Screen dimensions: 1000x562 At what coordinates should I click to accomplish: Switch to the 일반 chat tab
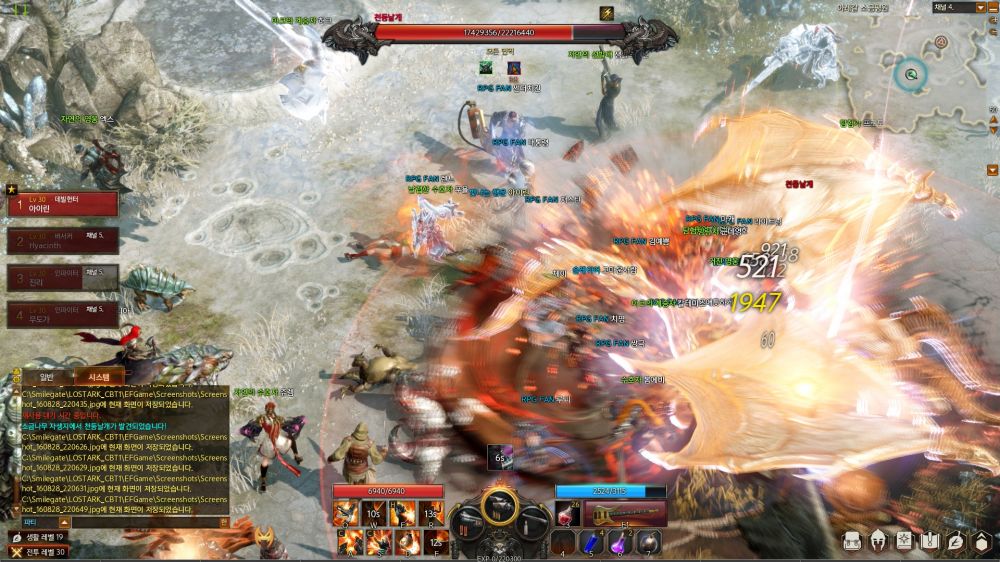(46, 377)
